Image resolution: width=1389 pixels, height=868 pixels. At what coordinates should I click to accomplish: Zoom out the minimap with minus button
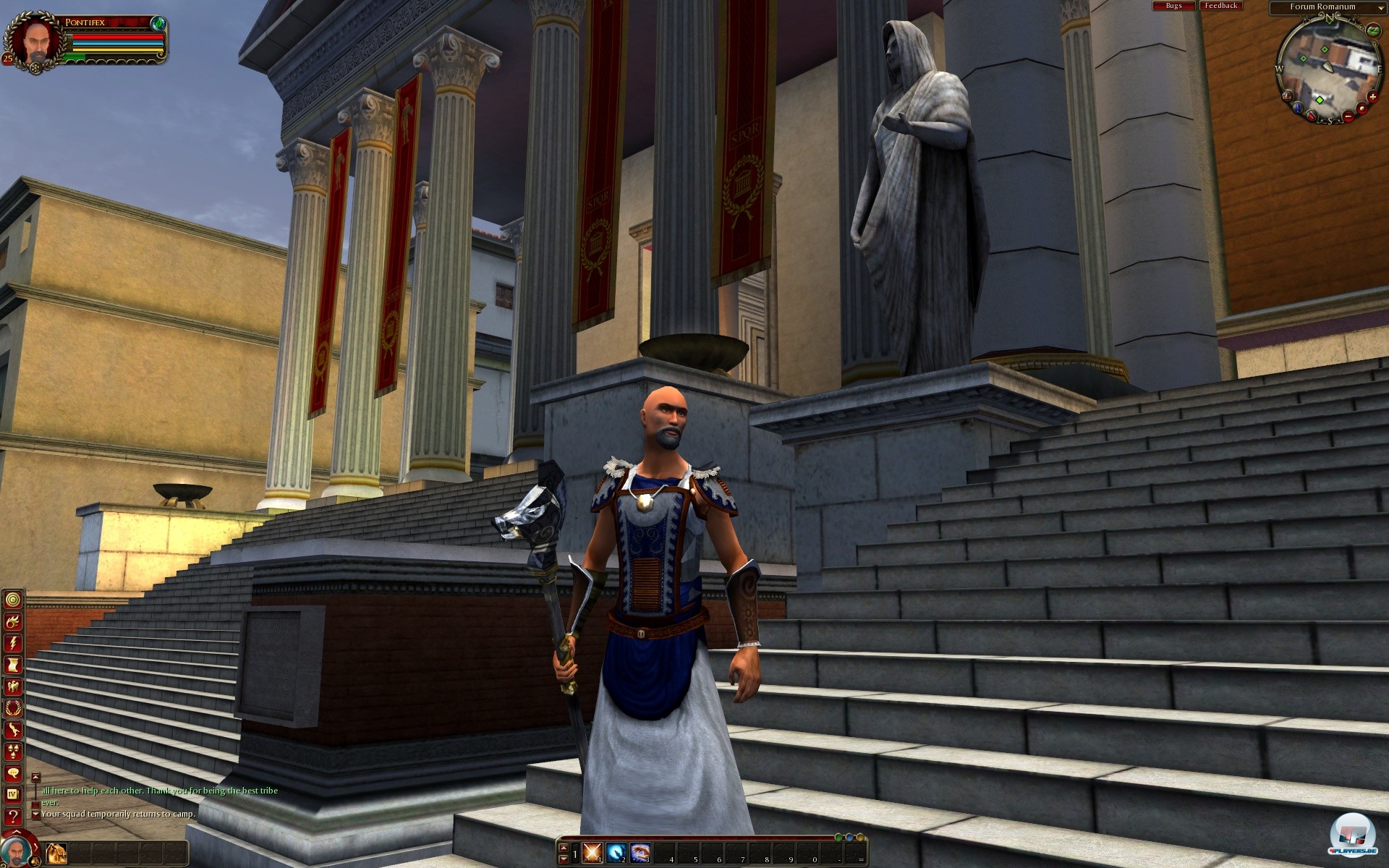pos(1347,116)
